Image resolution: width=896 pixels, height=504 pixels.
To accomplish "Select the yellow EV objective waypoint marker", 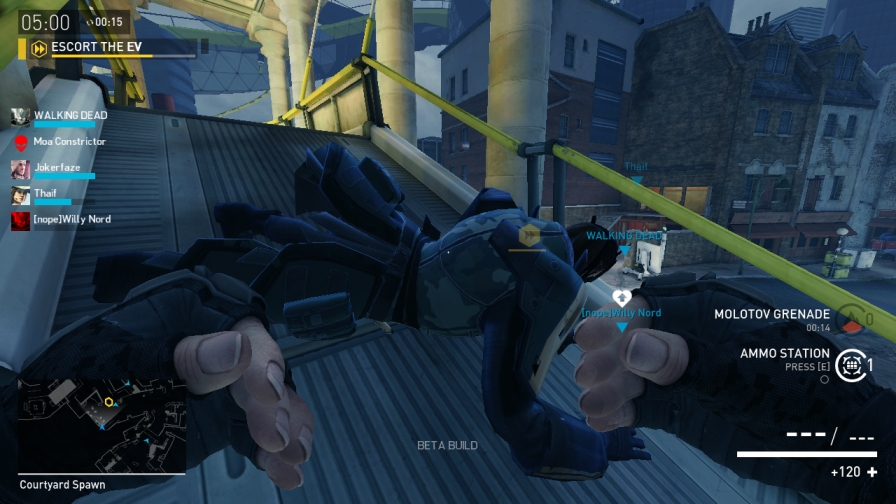I will pyautogui.click(x=529, y=236).
